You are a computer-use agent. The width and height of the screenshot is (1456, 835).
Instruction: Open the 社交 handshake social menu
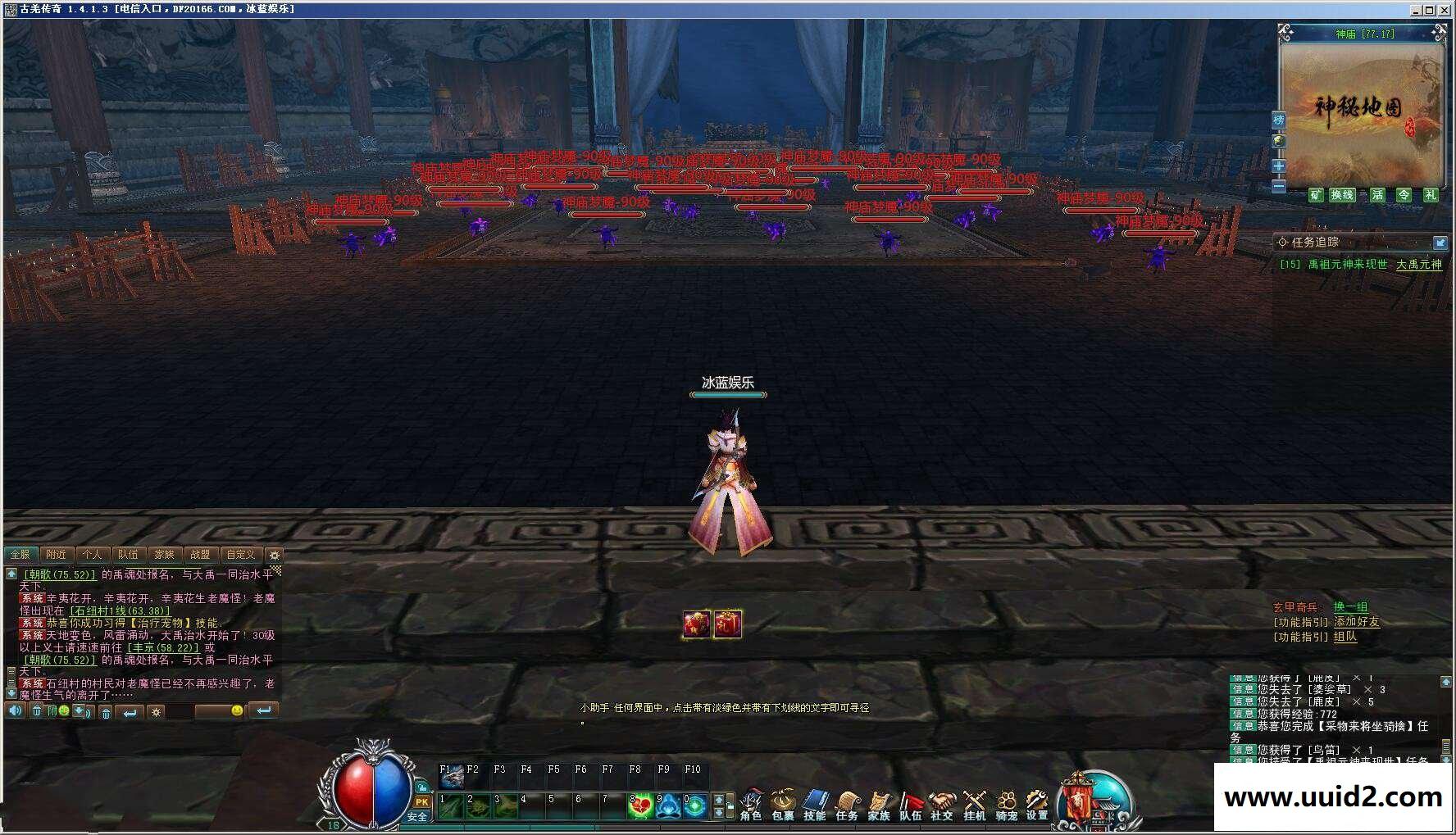click(x=942, y=804)
